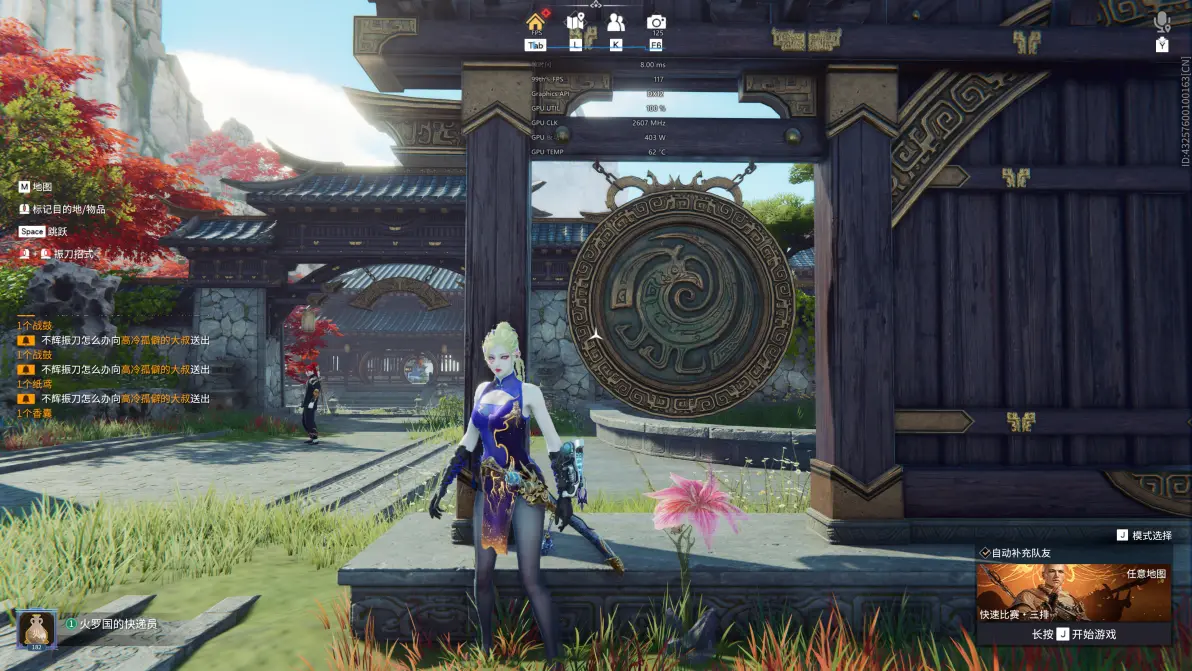Screen dimensions: 1192x671
Task: Open the 模式选择 mode selection
Action: tap(1144, 536)
